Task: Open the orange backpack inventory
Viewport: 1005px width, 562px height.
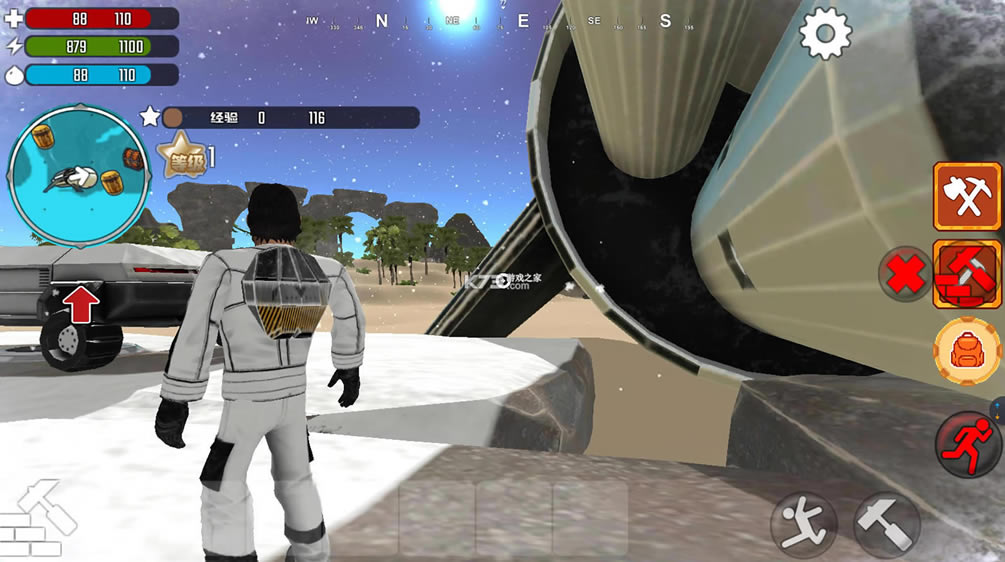Action: tap(967, 352)
